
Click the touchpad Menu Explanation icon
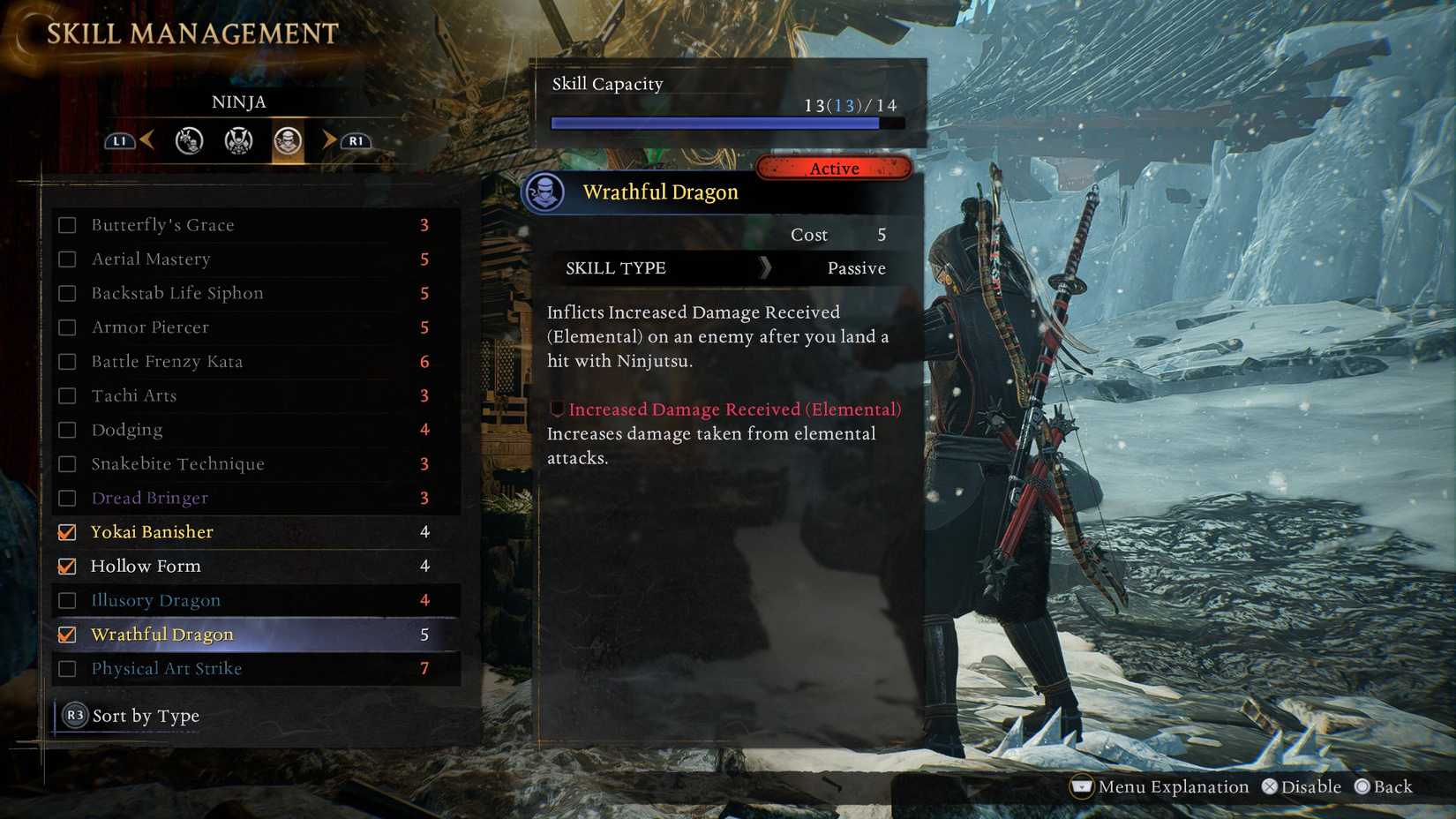click(1080, 786)
